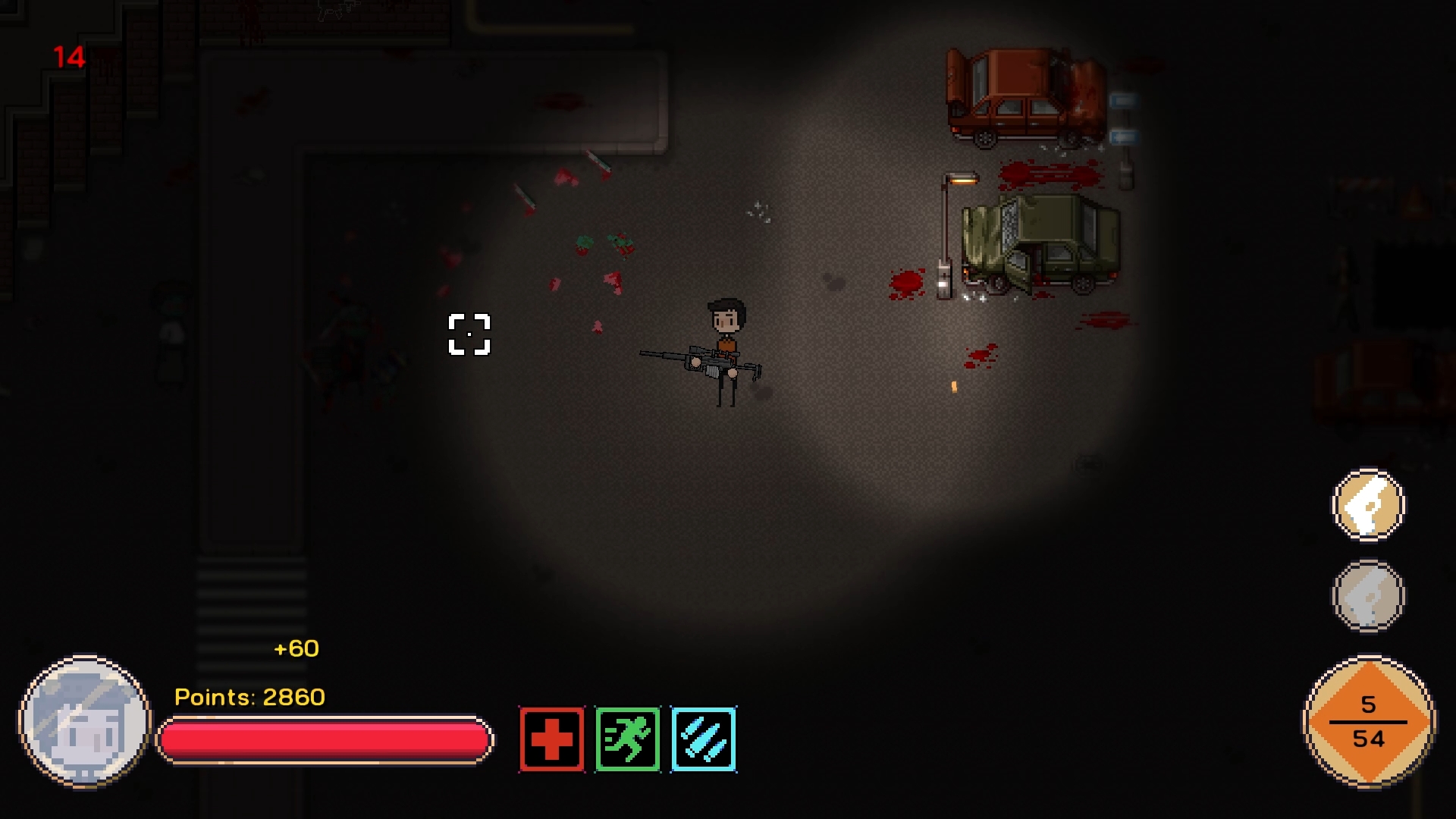Click the Points: 2860 score label
This screenshot has width=1456, height=819.
(249, 696)
